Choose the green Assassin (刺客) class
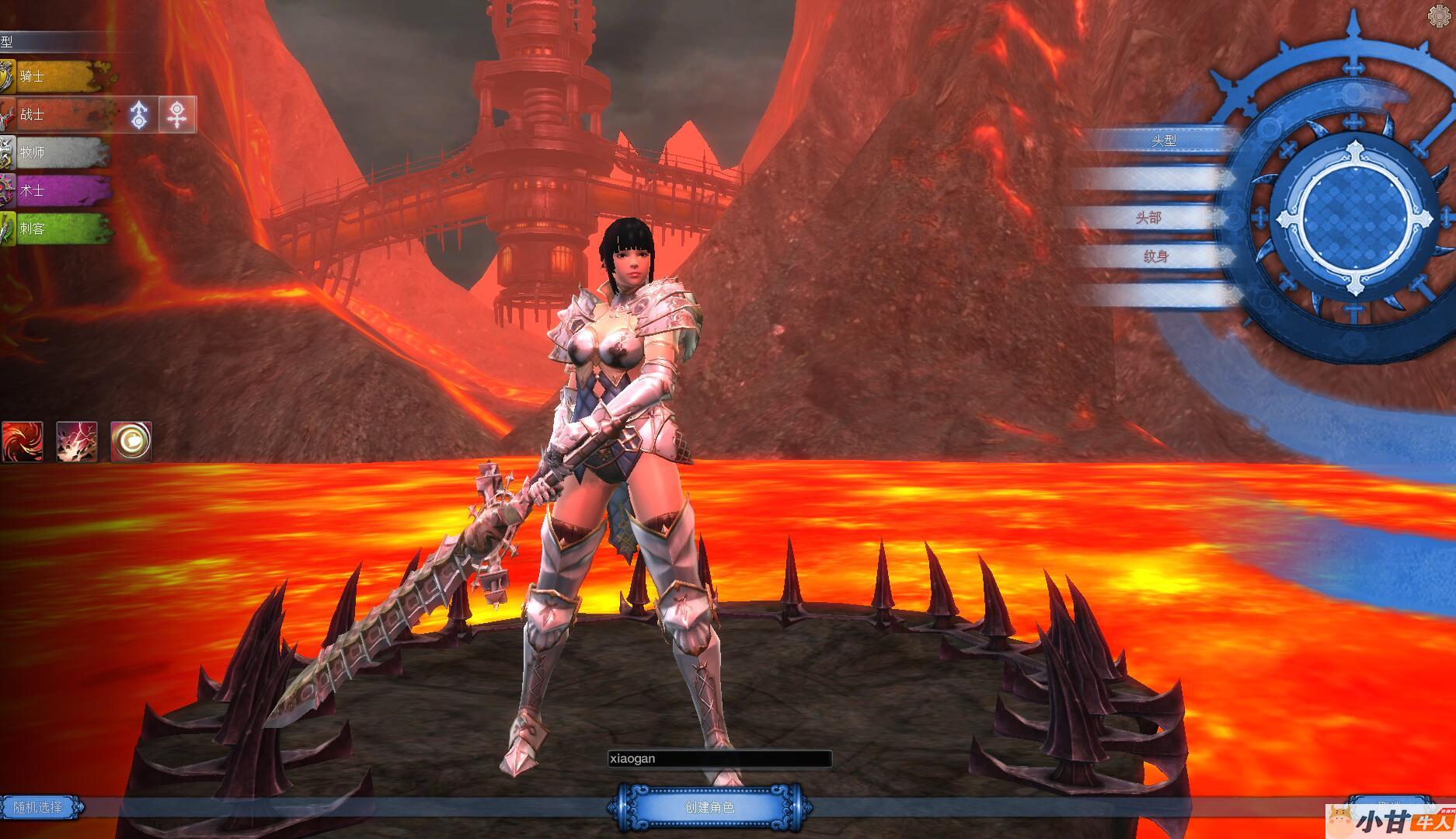 56,228
